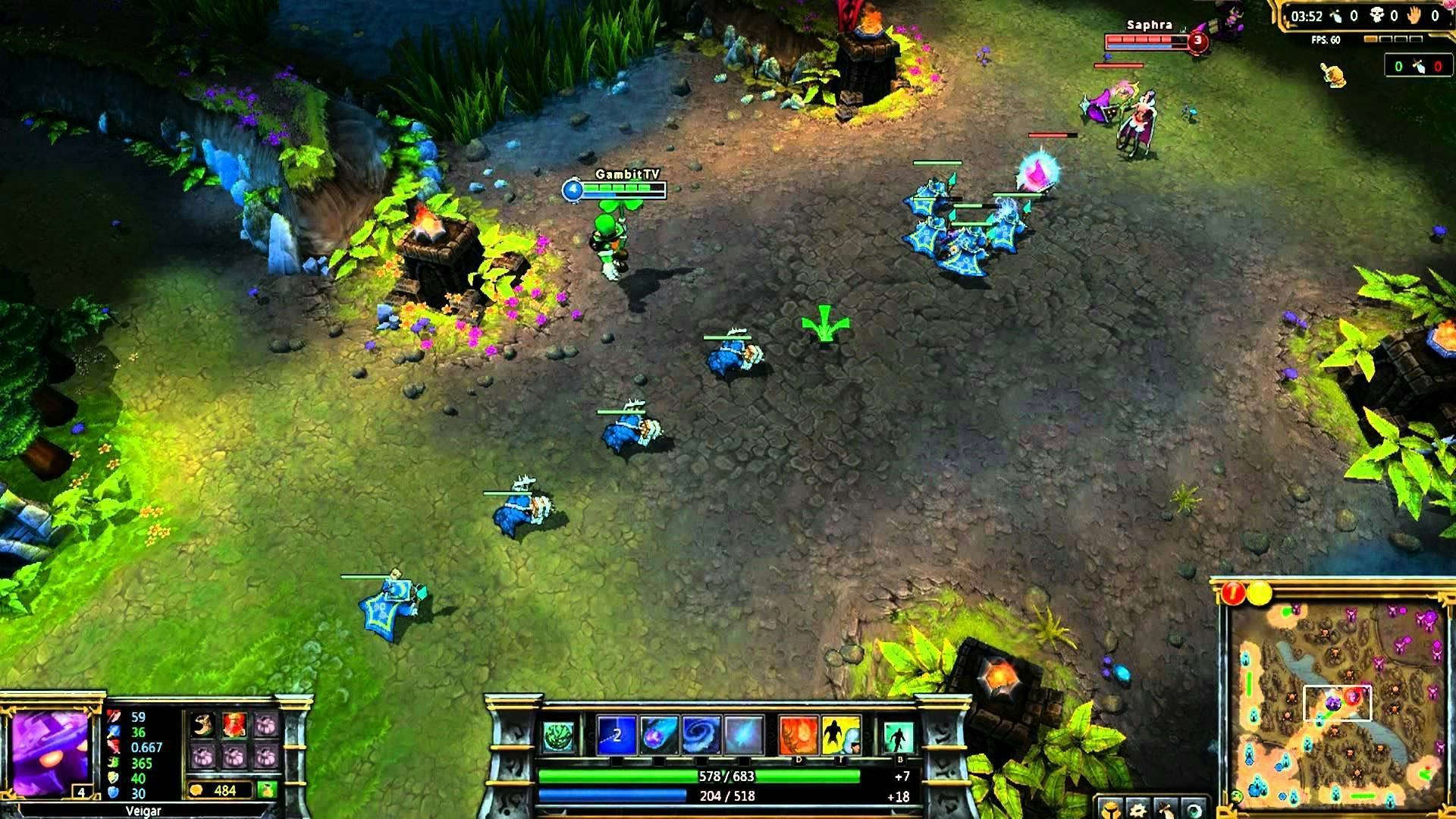1456x819 pixels.
Task: Click Veigar's blue mana bar
Action: point(682,795)
